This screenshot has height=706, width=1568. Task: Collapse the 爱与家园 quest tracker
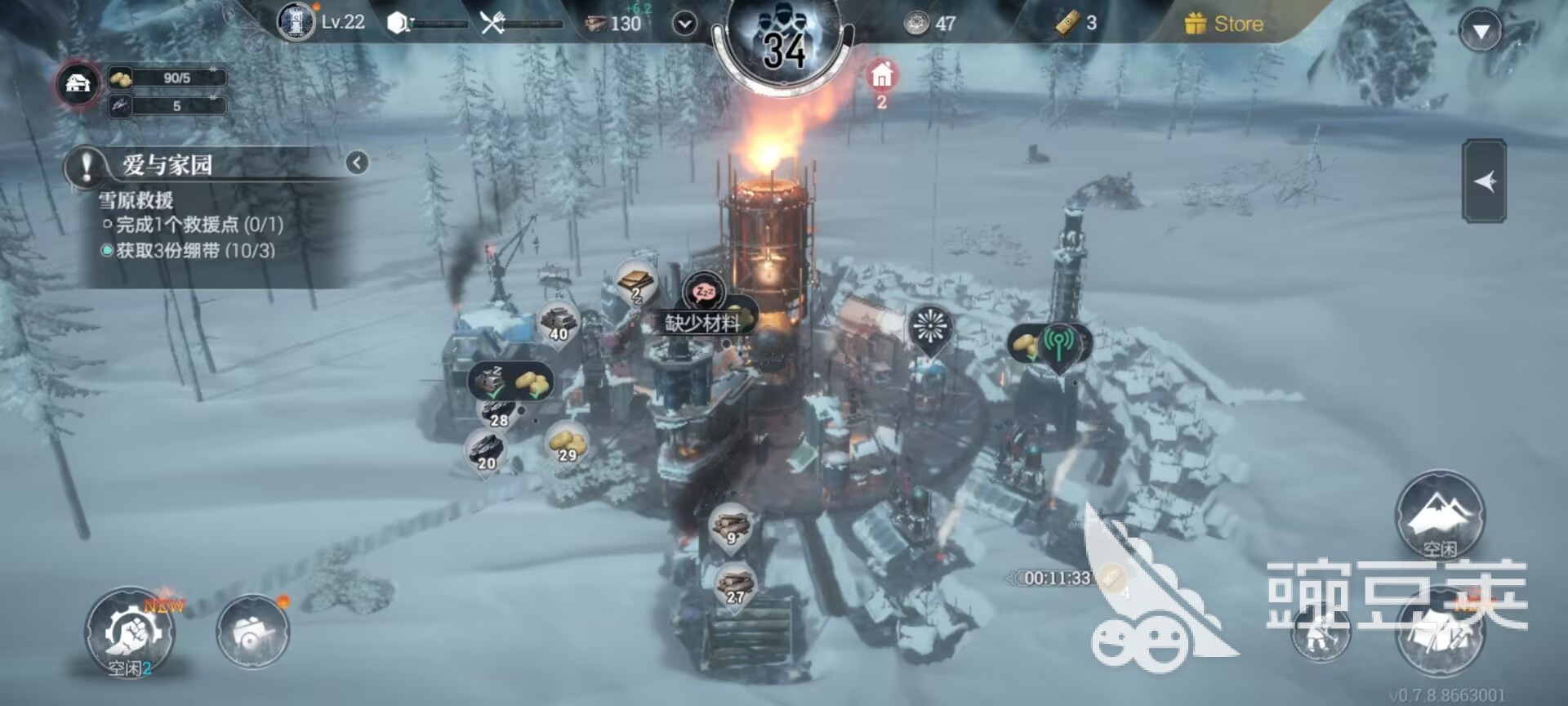pos(357,163)
